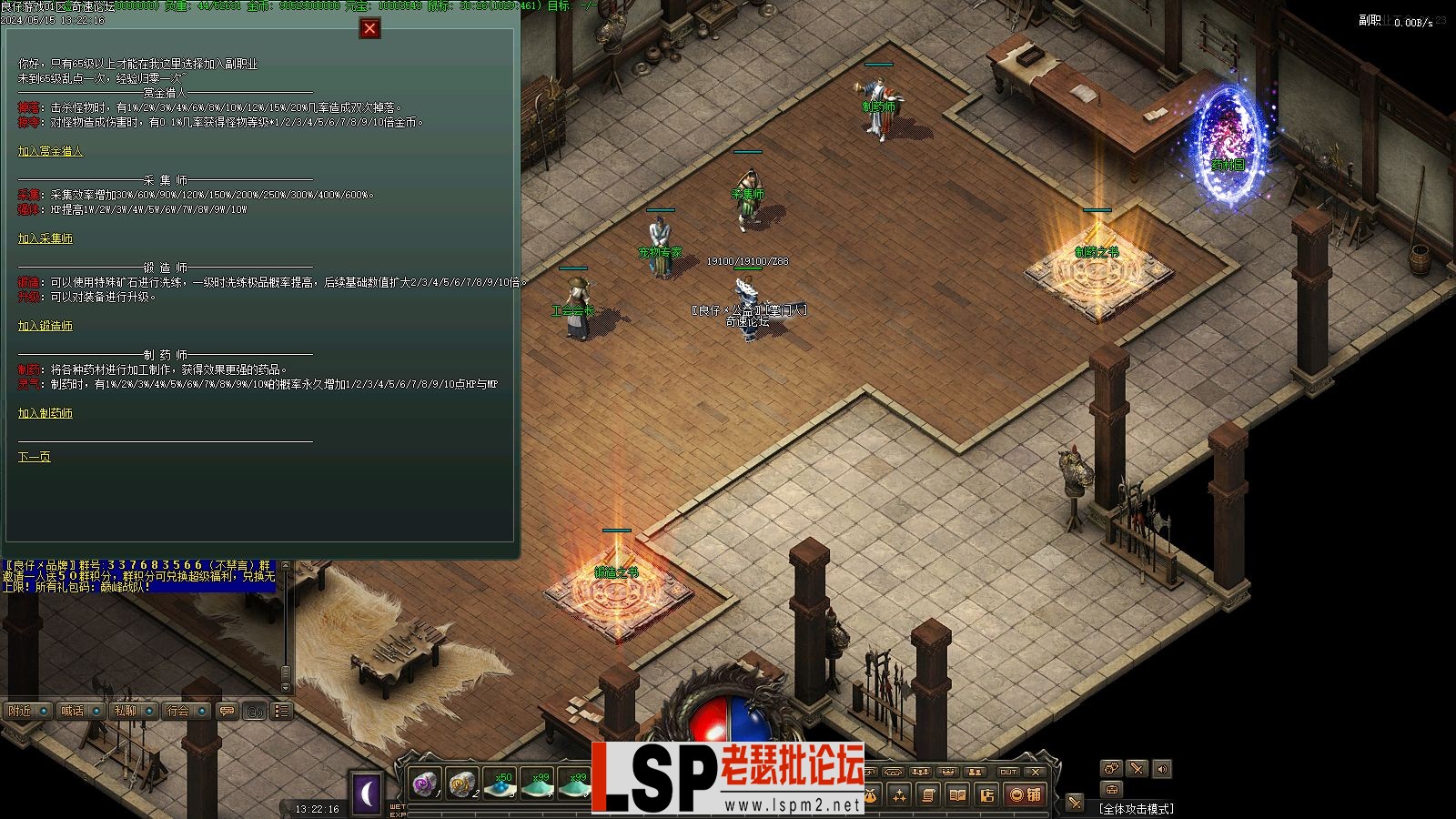
Task: Open the chat list icon with three lines
Action: click(x=282, y=711)
